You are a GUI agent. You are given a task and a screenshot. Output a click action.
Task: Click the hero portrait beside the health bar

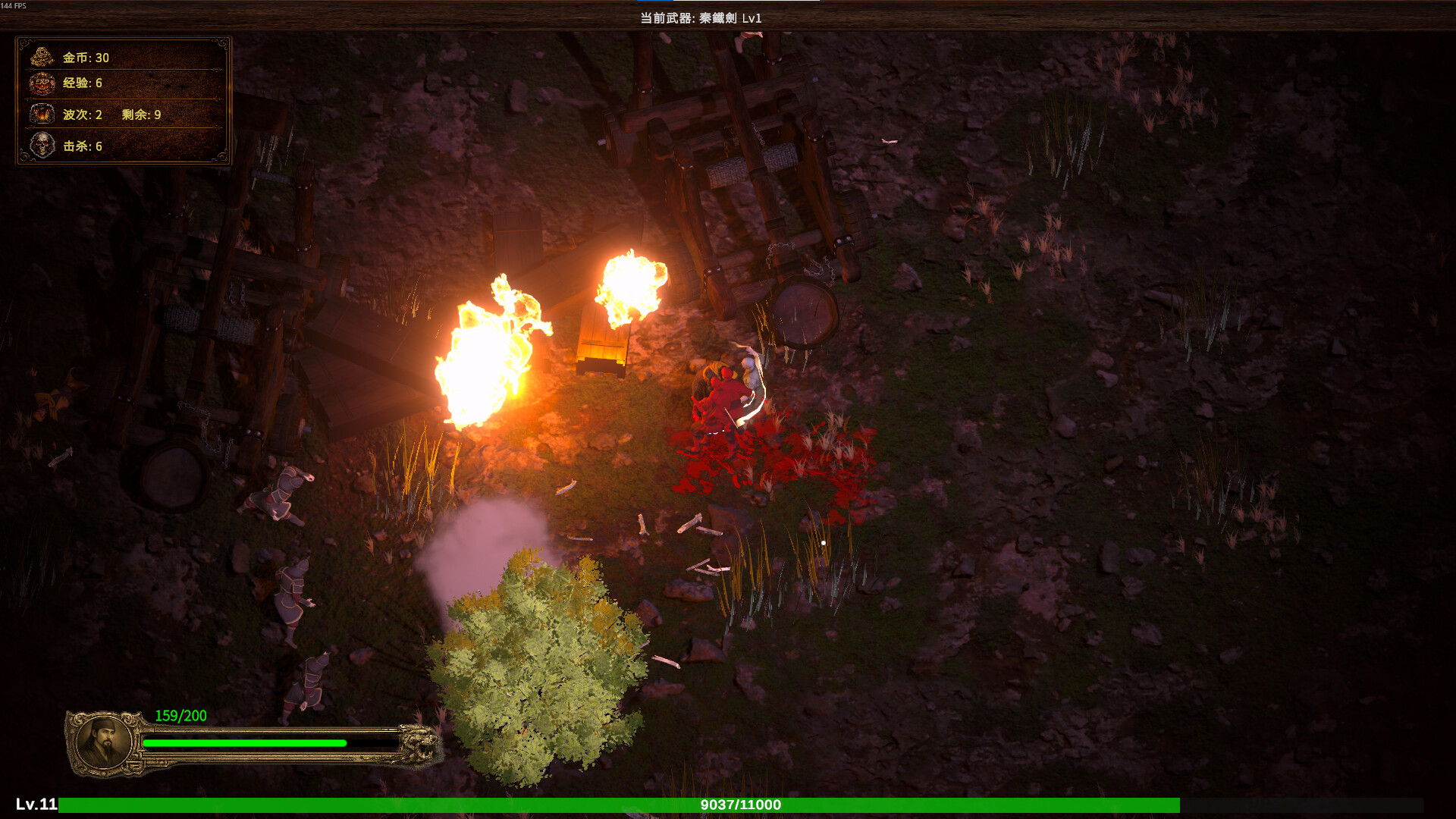[x=105, y=742]
